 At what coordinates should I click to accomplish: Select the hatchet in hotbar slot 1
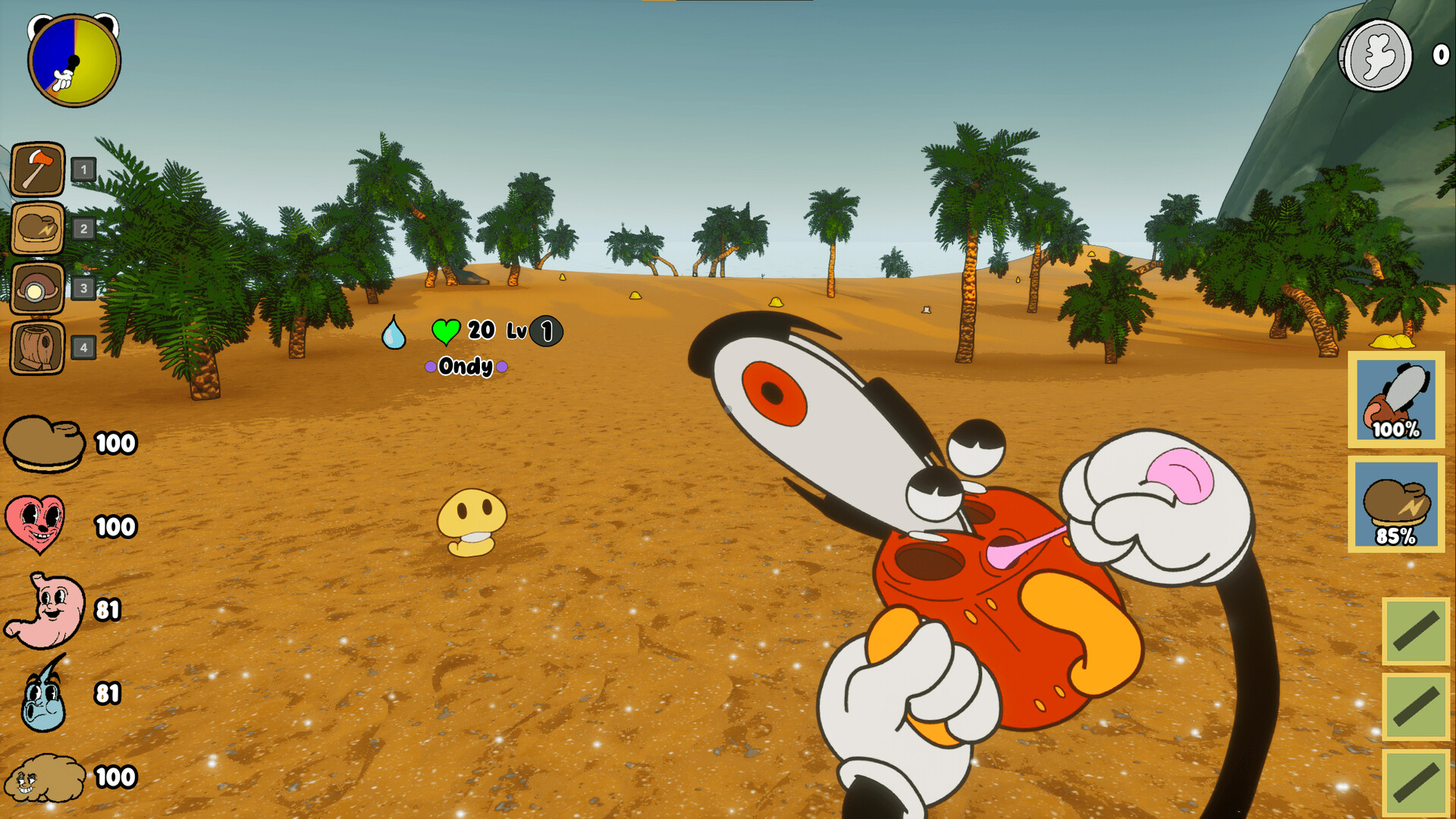click(36, 168)
